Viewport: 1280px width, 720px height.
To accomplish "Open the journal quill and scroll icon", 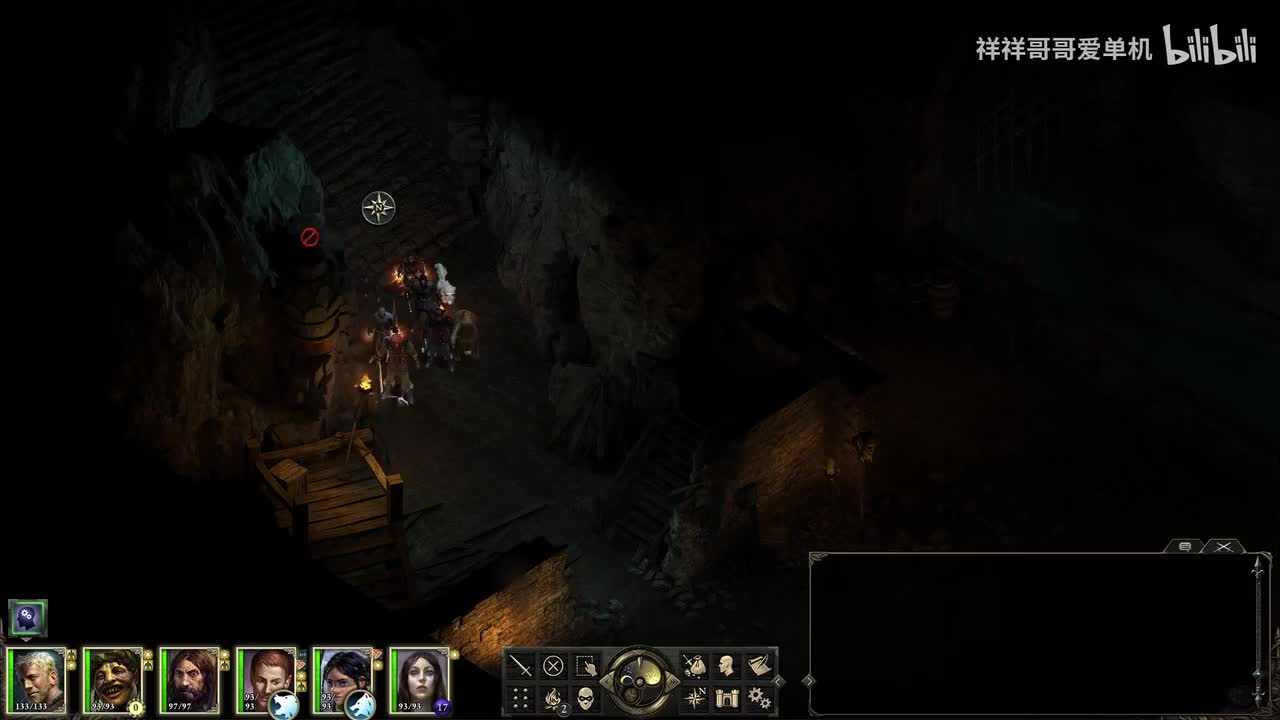I will (759, 666).
